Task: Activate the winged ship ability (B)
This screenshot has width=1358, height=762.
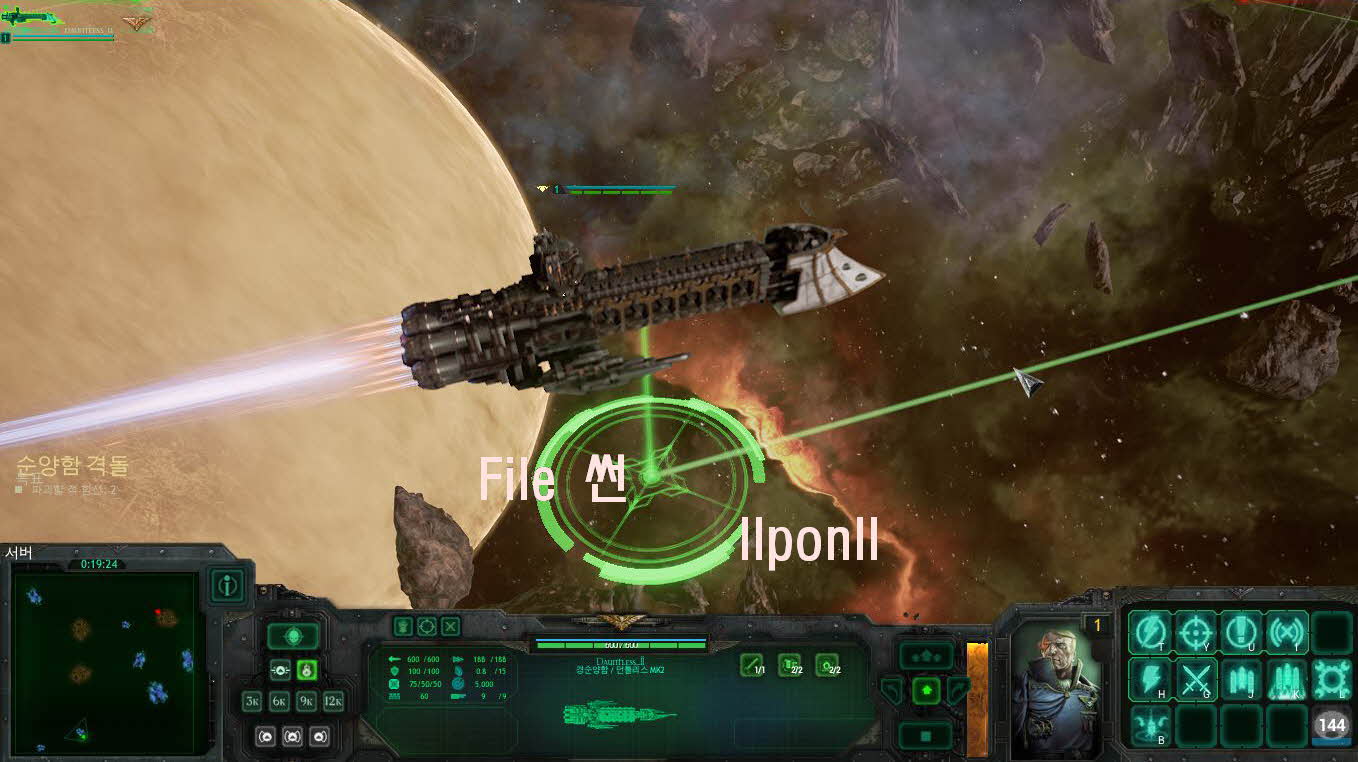Action: pos(1150,724)
